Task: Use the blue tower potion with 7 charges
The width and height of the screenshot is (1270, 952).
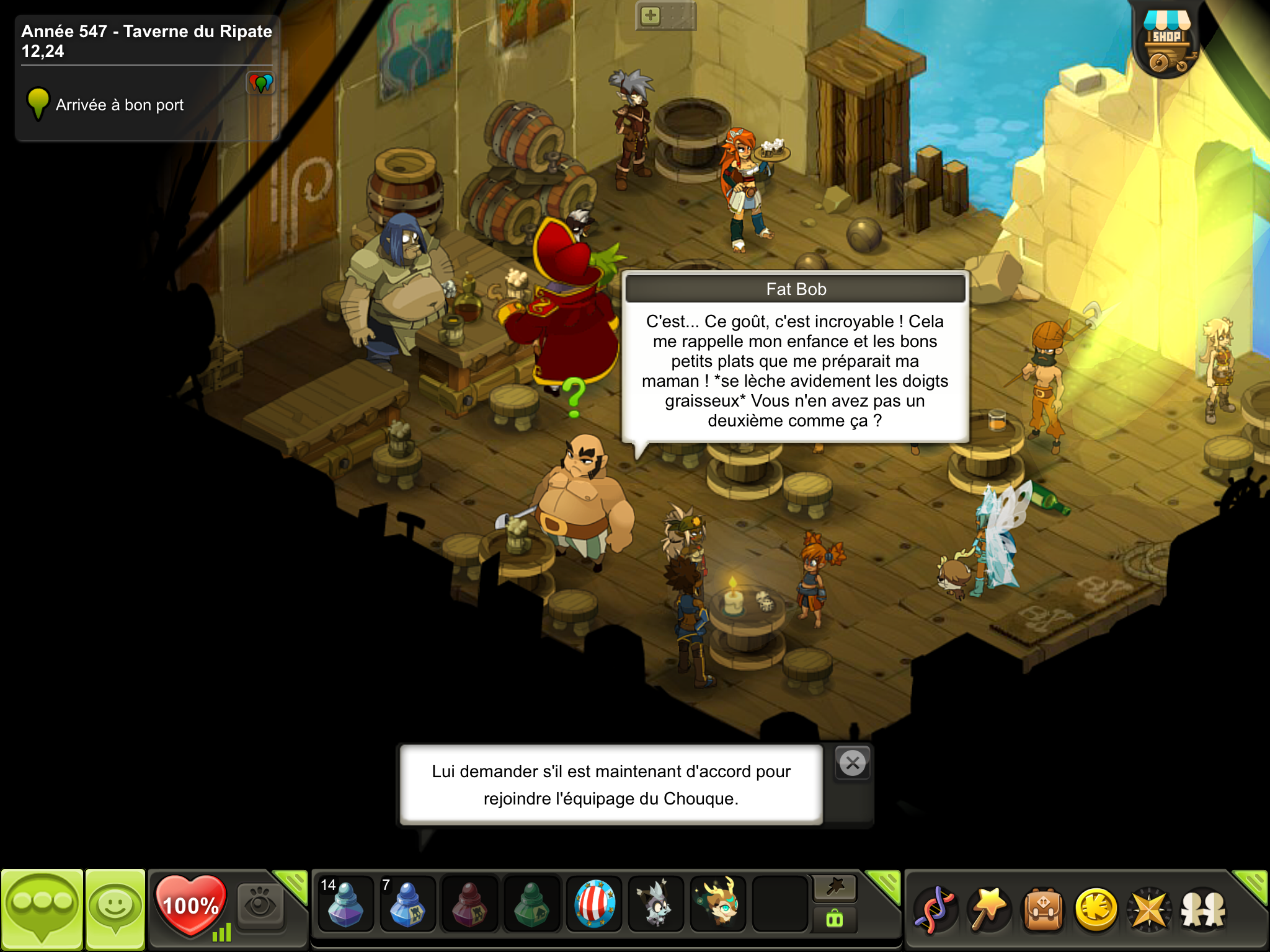Action: tap(407, 903)
